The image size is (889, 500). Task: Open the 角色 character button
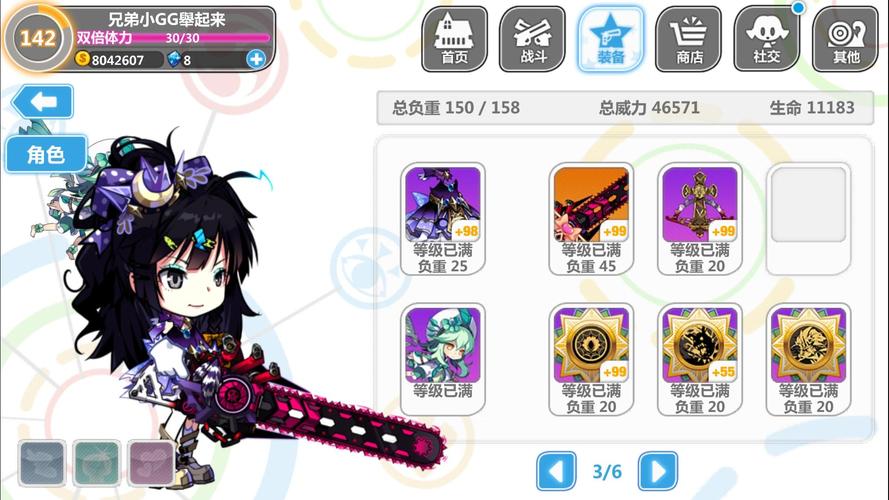[x=45, y=154]
